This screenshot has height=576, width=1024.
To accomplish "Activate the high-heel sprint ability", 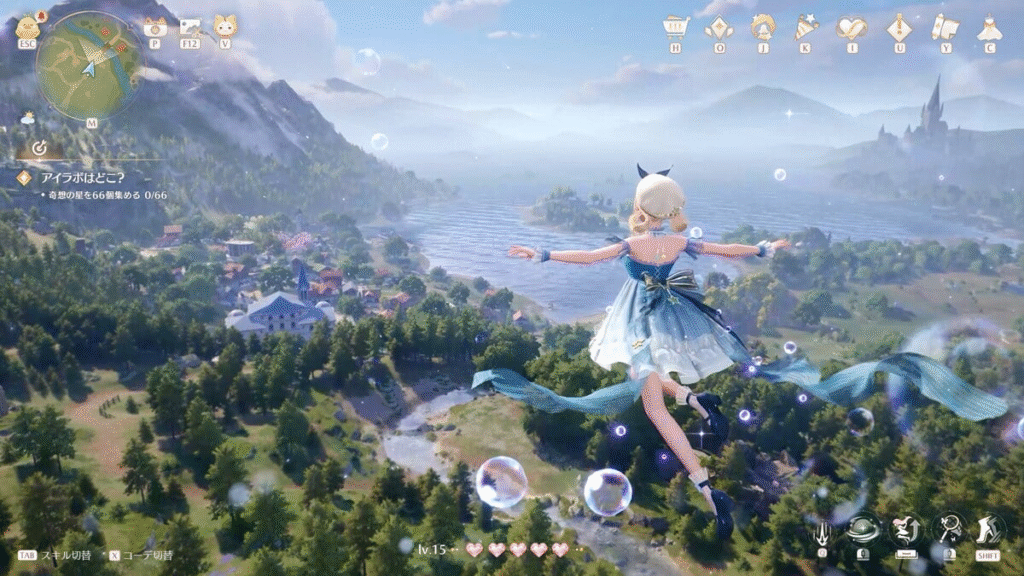I will click(x=989, y=527).
